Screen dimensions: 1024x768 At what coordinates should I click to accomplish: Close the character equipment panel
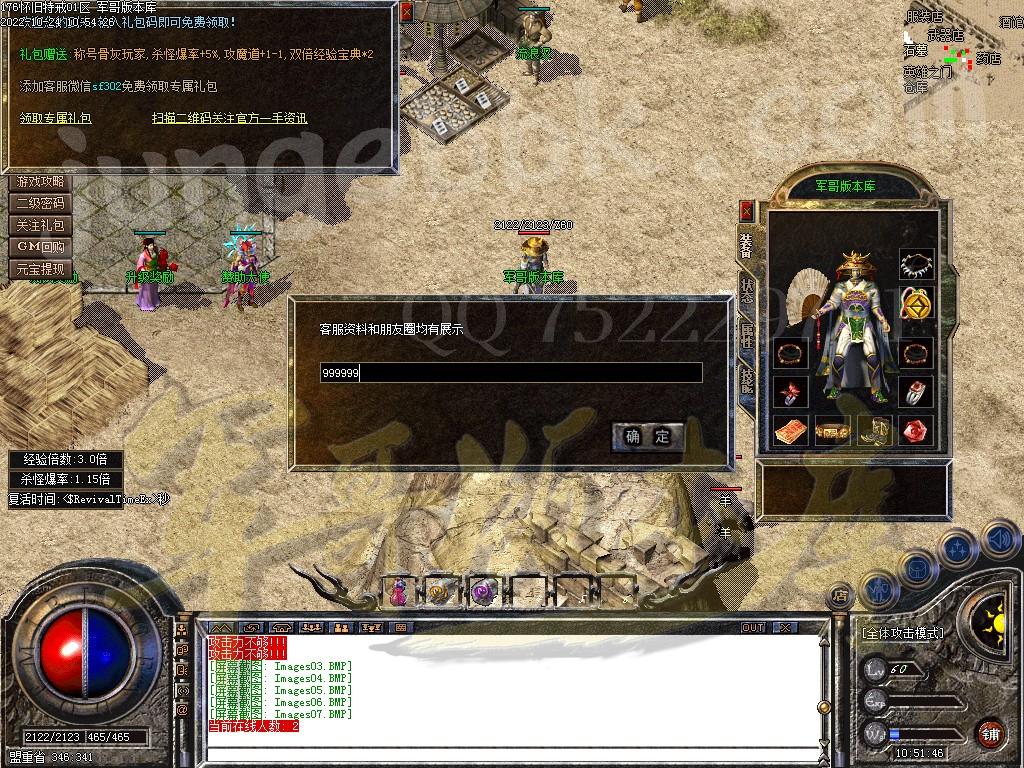tap(746, 210)
